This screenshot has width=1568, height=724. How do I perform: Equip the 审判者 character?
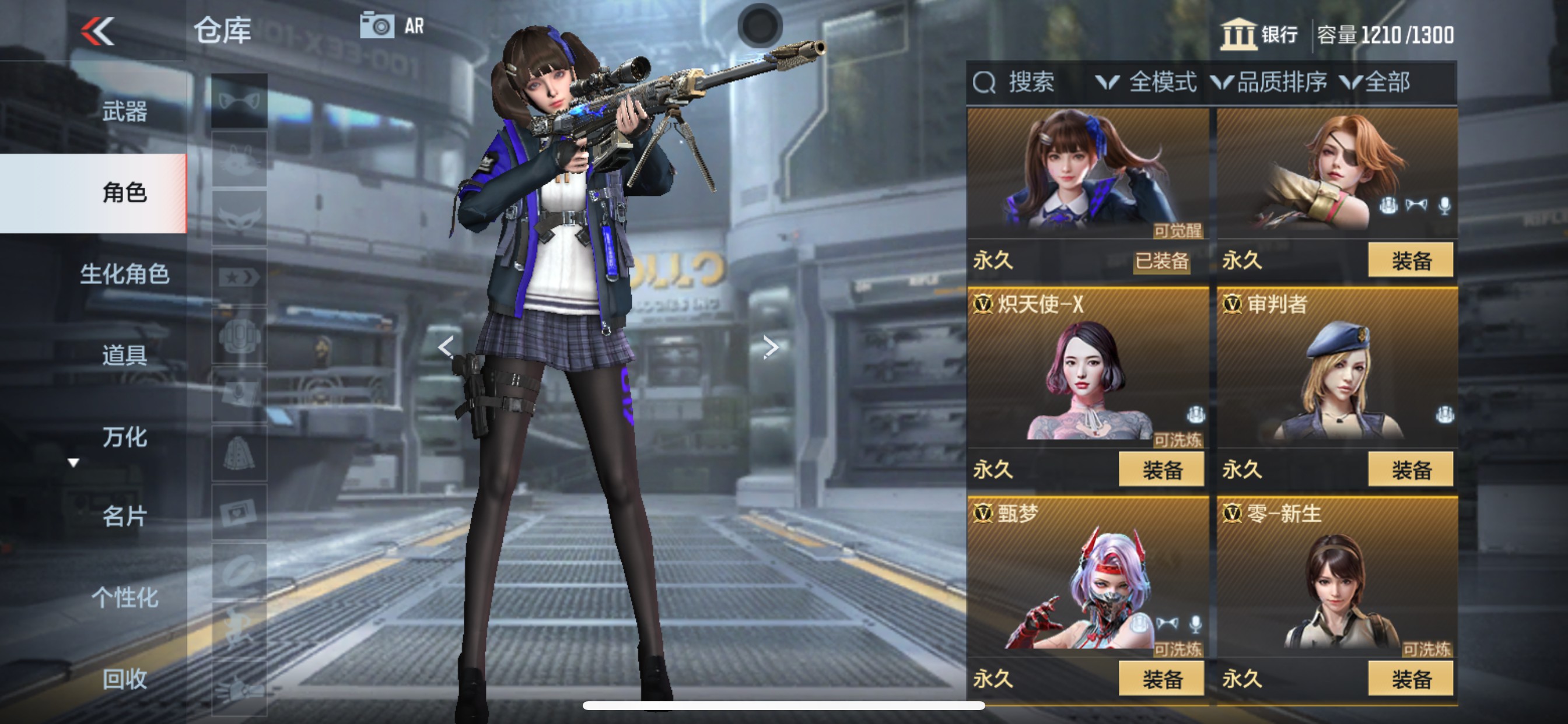(x=1410, y=470)
